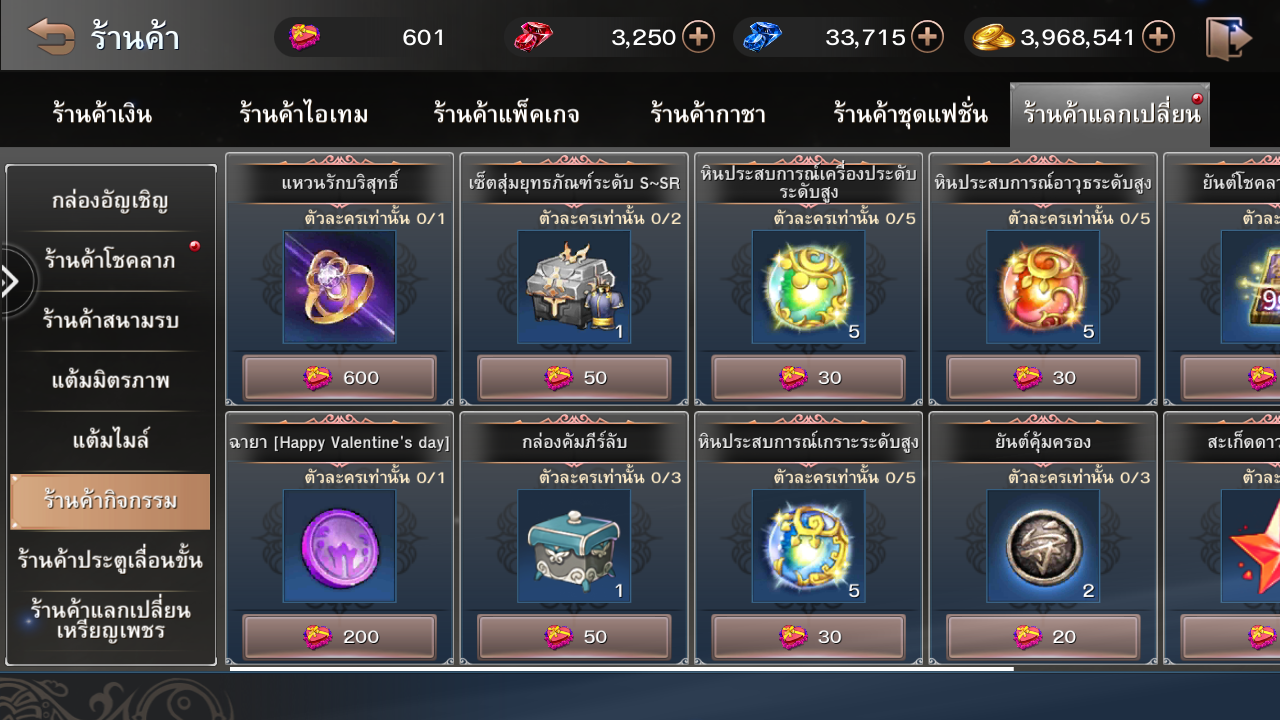Choose ร้านค้าประตูเลื่อนขั้น in the sidebar

[x=110, y=560]
